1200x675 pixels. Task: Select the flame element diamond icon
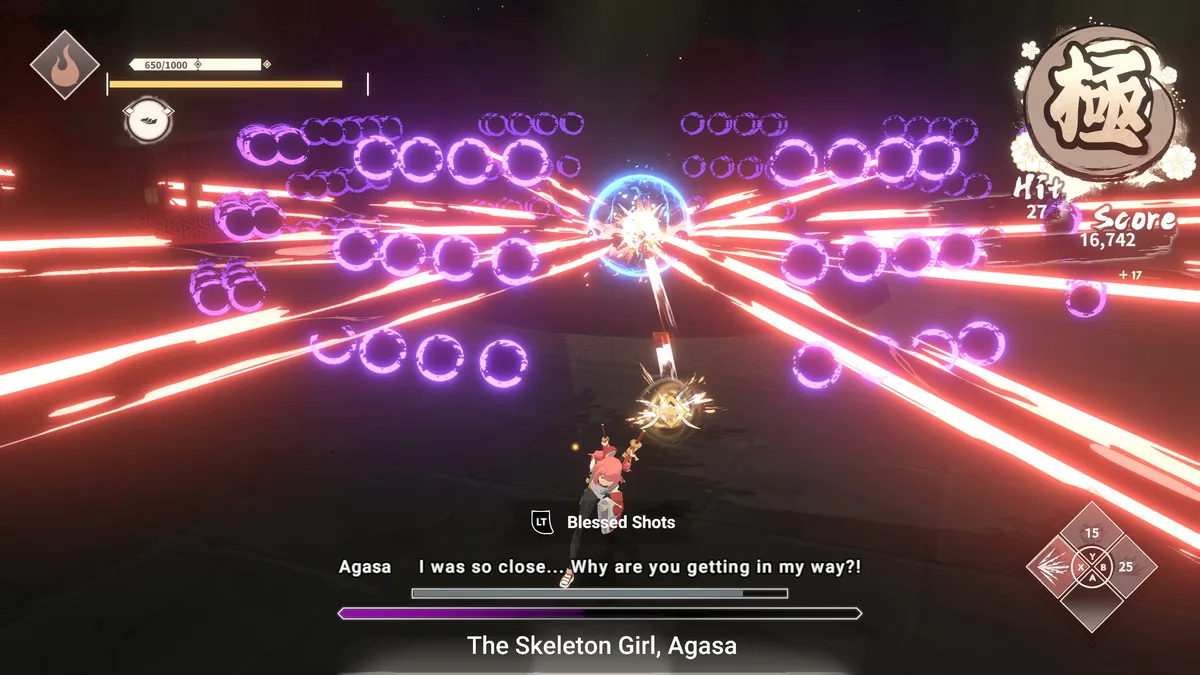pyautogui.click(x=64, y=64)
